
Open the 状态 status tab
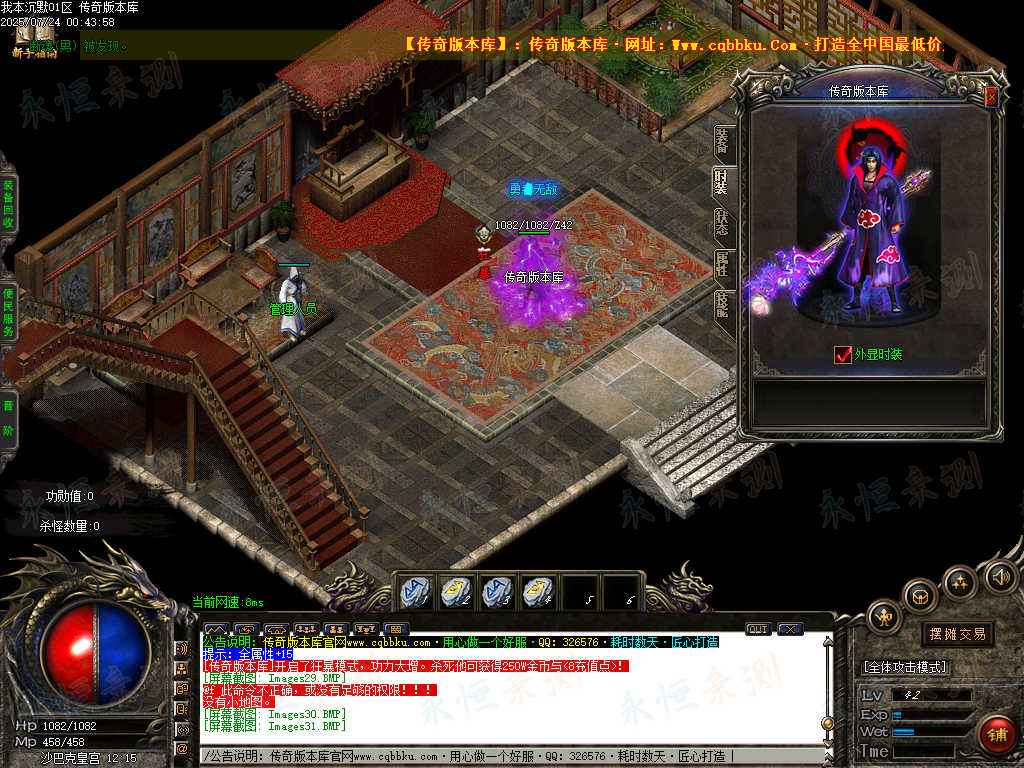coord(722,223)
